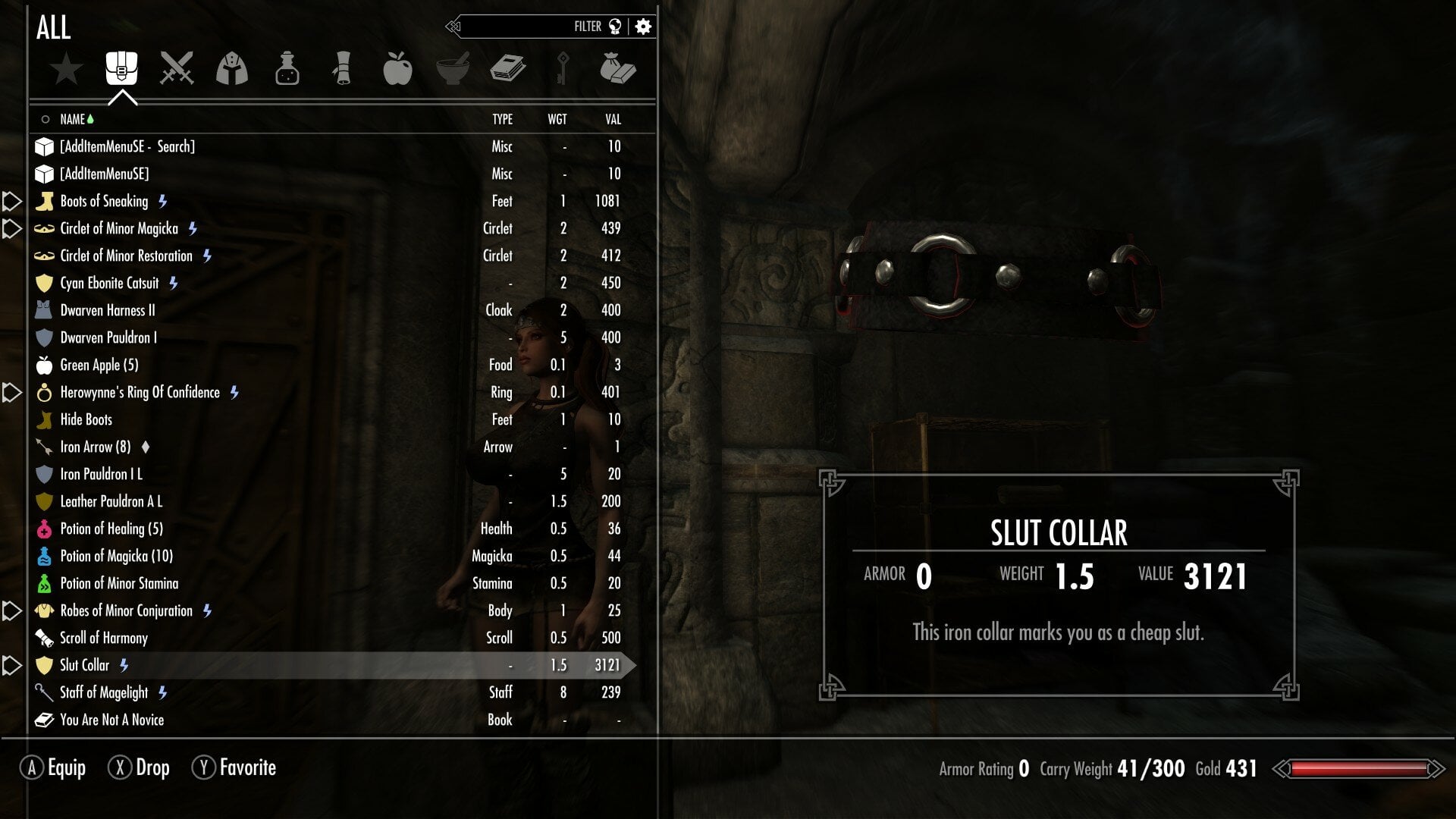Select the Staff of Magelight row
This screenshot has width=1456, height=819.
coord(104,692)
